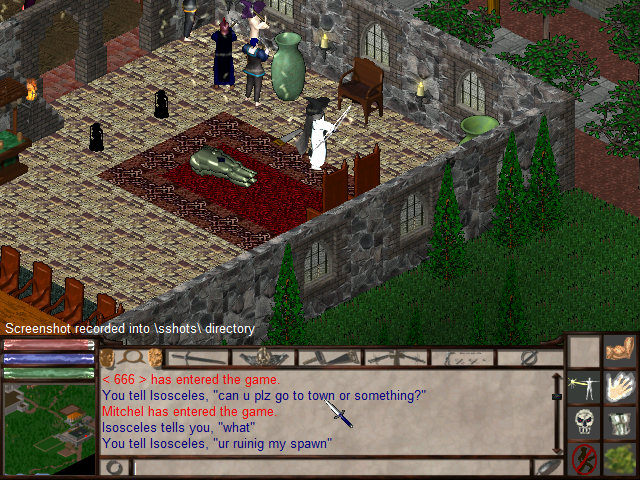Toggle the no-running red circle icon

coord(584,459)
